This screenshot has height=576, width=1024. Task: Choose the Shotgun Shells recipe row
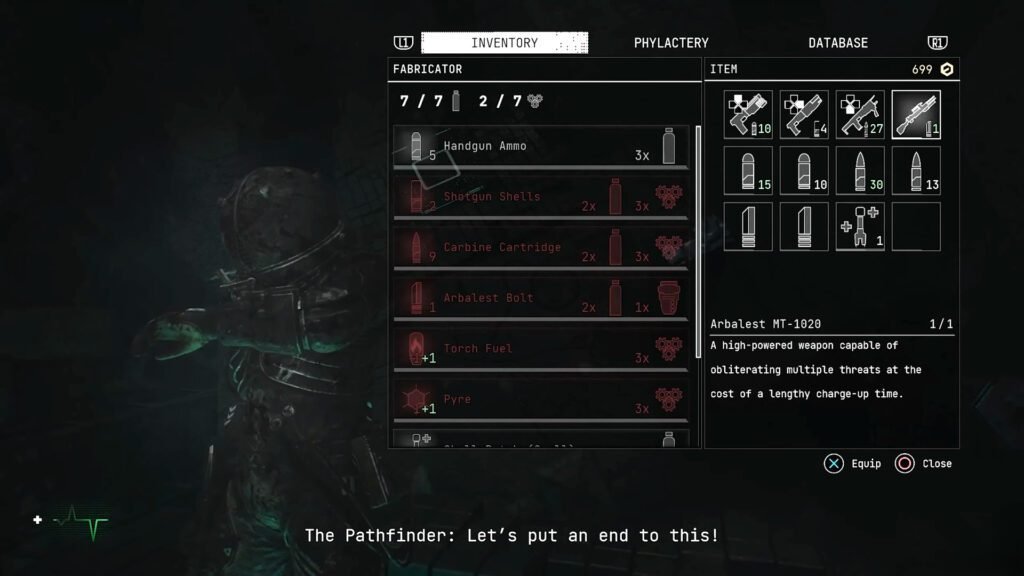541,197
